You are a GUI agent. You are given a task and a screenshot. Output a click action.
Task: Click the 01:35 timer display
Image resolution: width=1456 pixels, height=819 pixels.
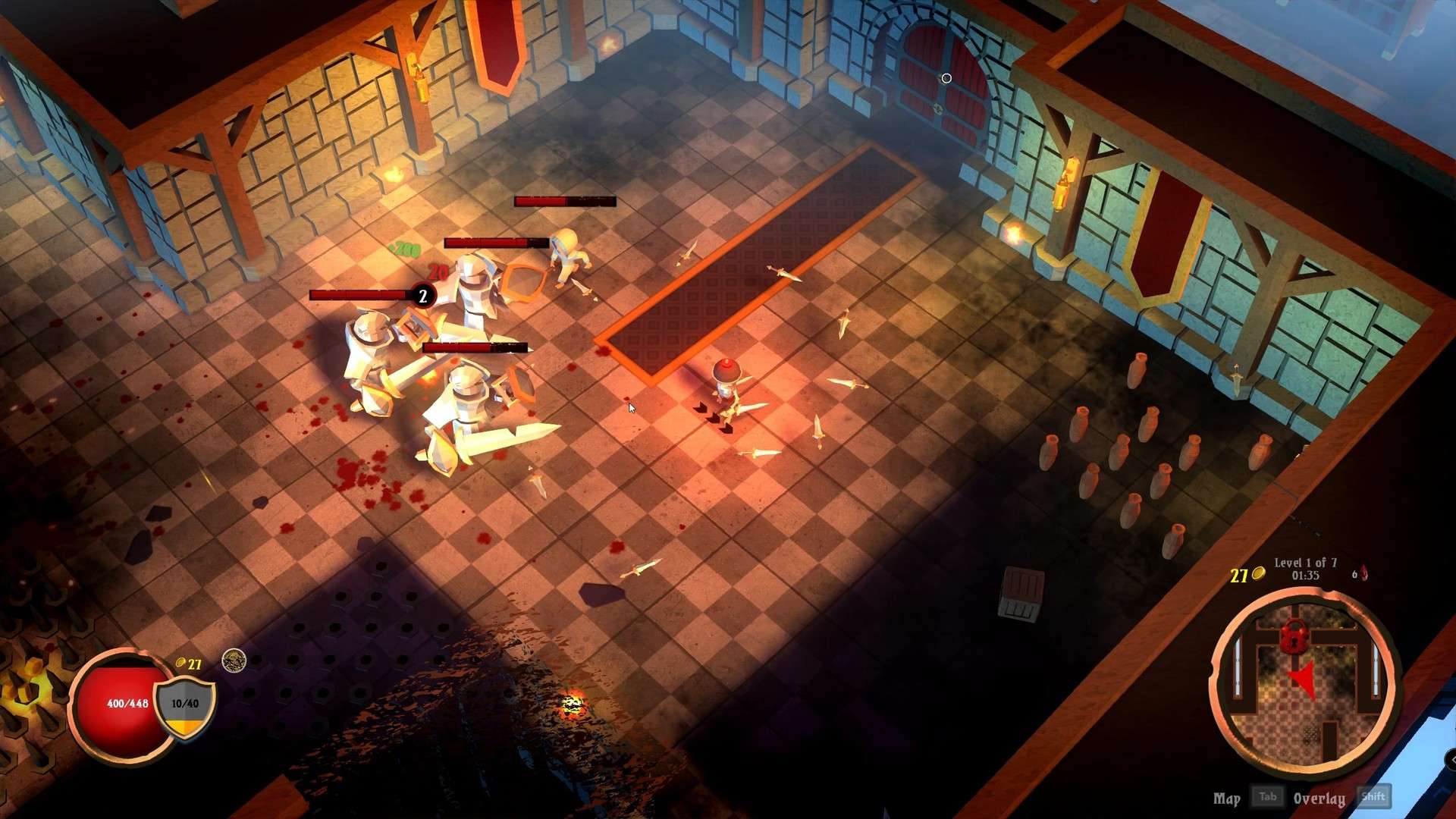(x=1306, y=576)
